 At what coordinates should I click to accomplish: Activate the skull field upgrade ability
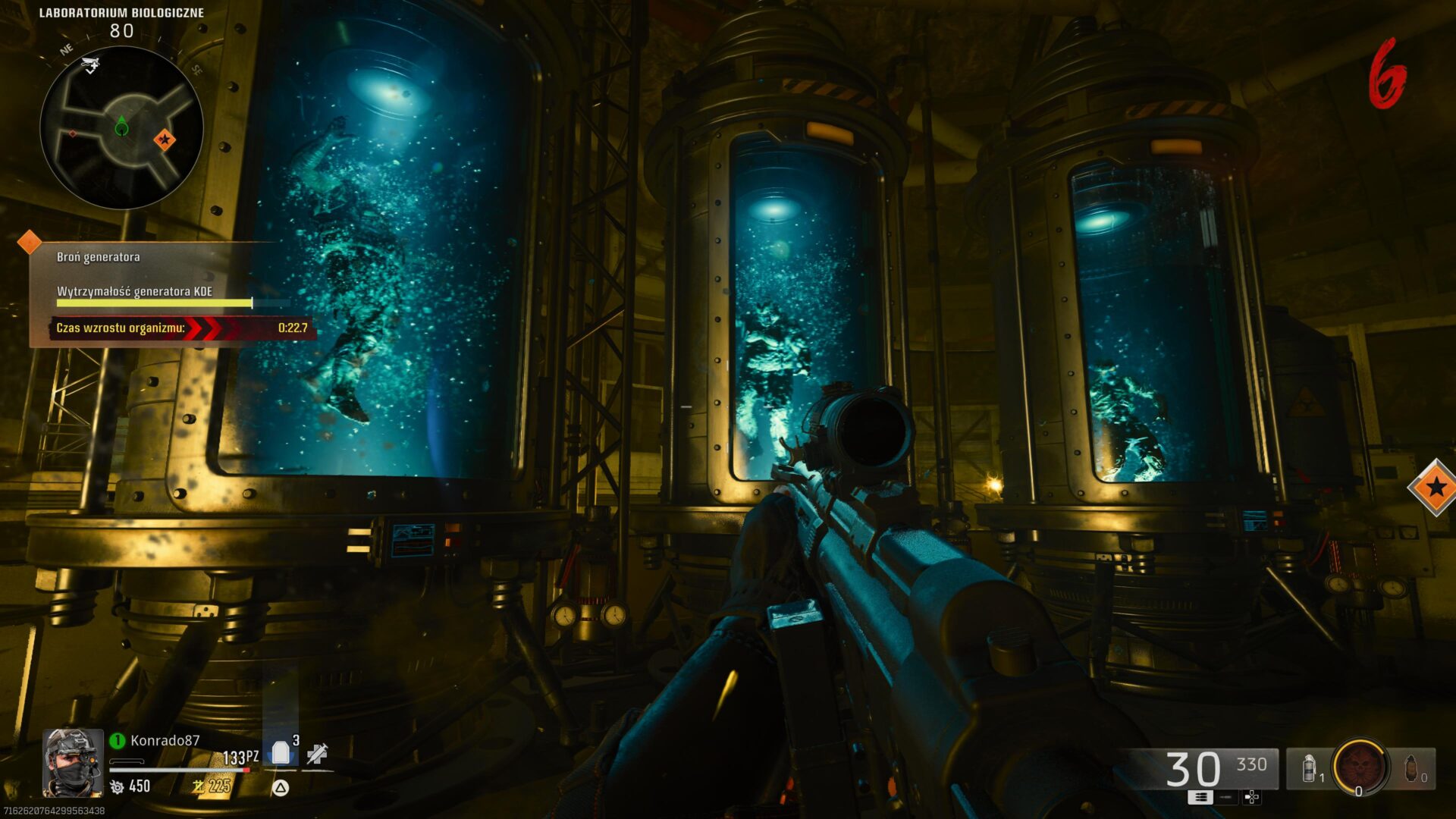1360,767
